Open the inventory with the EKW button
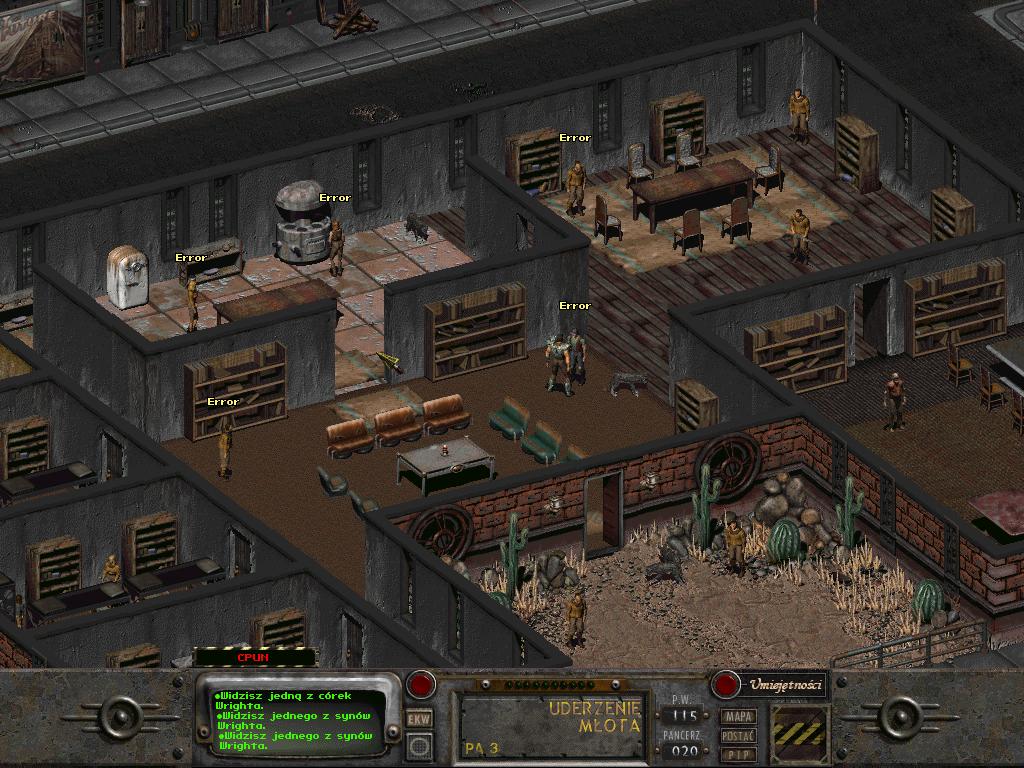The image size is (1024, 768). [419, 718]
